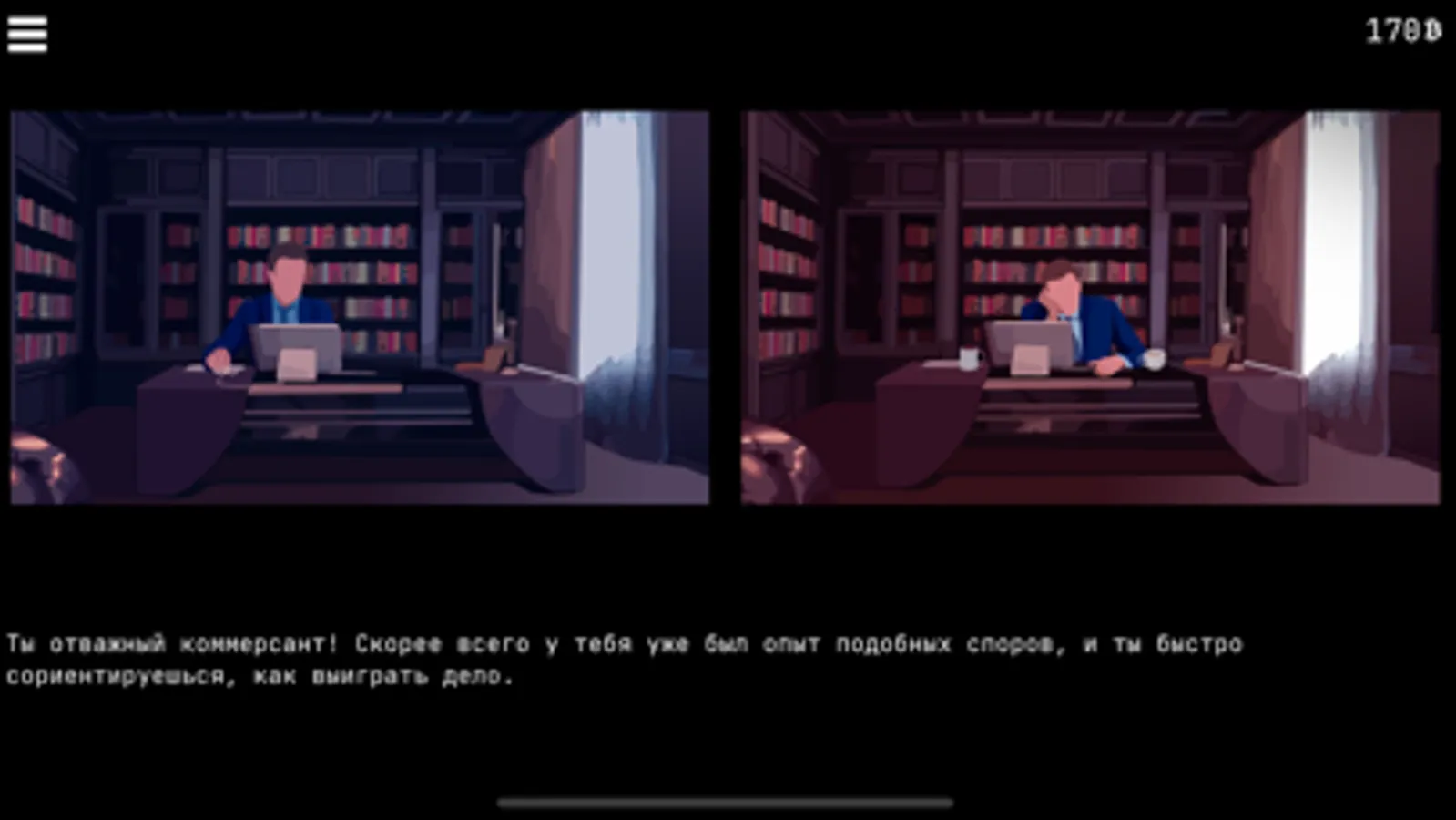The image size is (1456, 820).
Task: Open the hamburger menu
Action: coord(28,32)
